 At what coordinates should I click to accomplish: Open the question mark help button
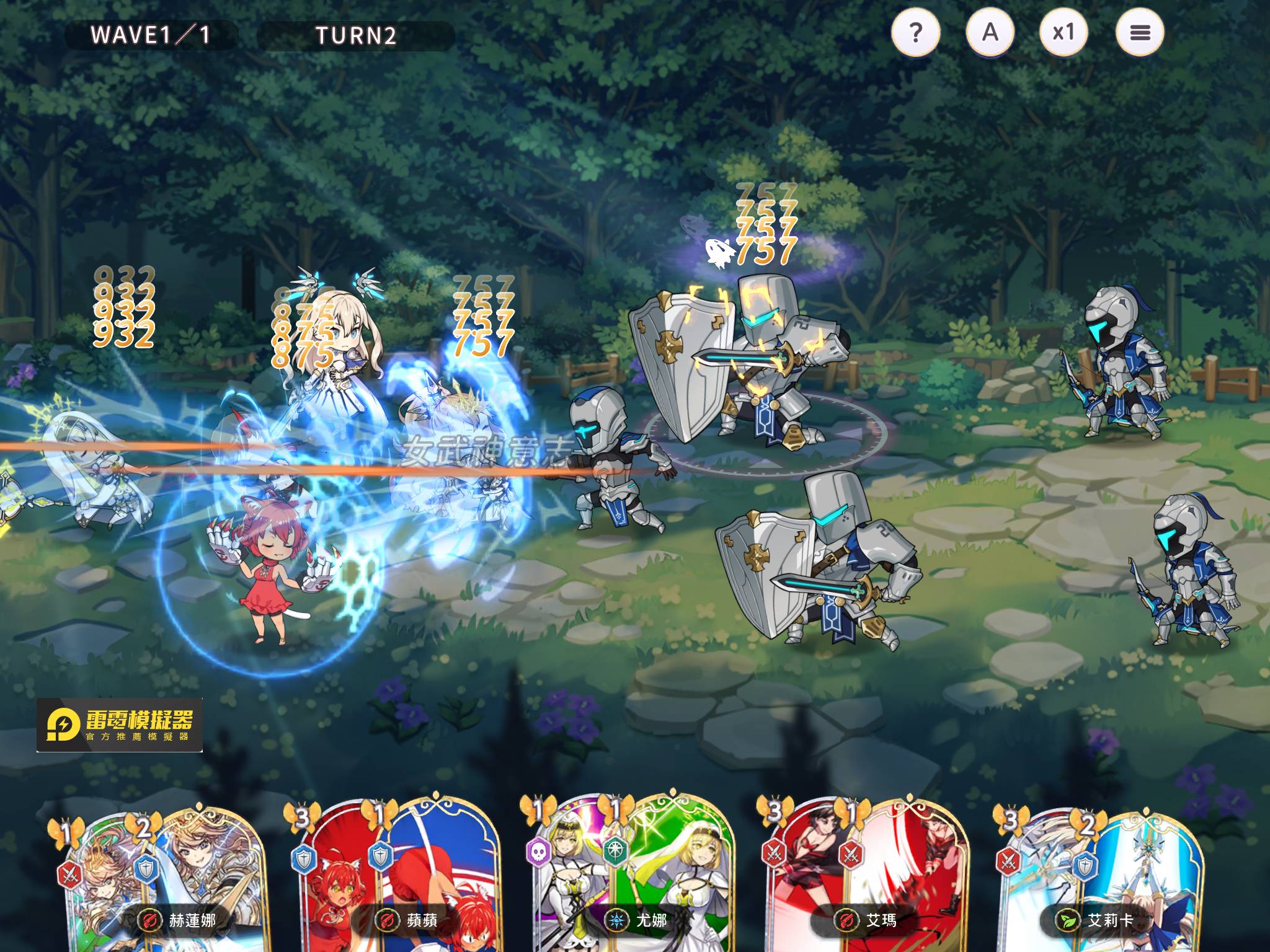coord(915,32)
